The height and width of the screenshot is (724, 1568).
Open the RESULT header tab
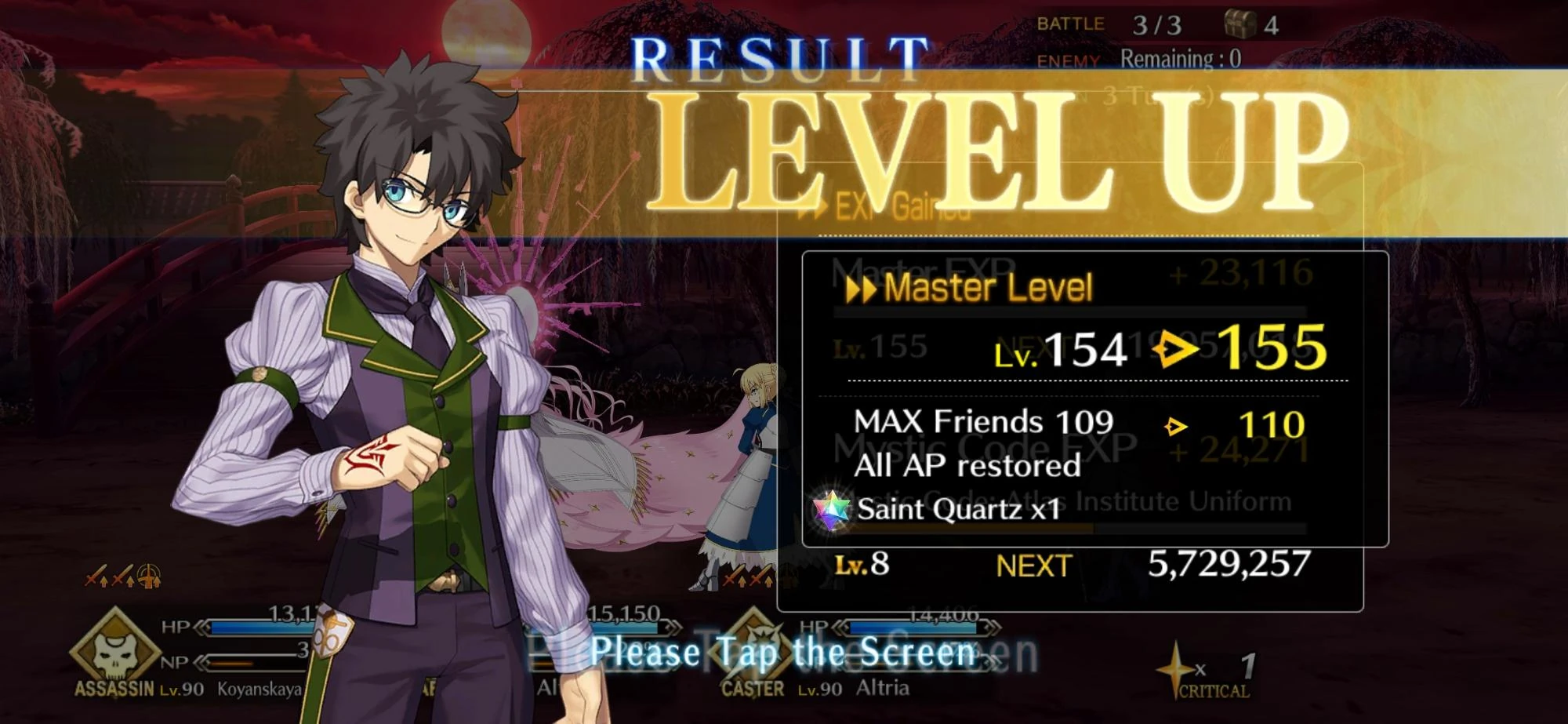click(776, 56)
